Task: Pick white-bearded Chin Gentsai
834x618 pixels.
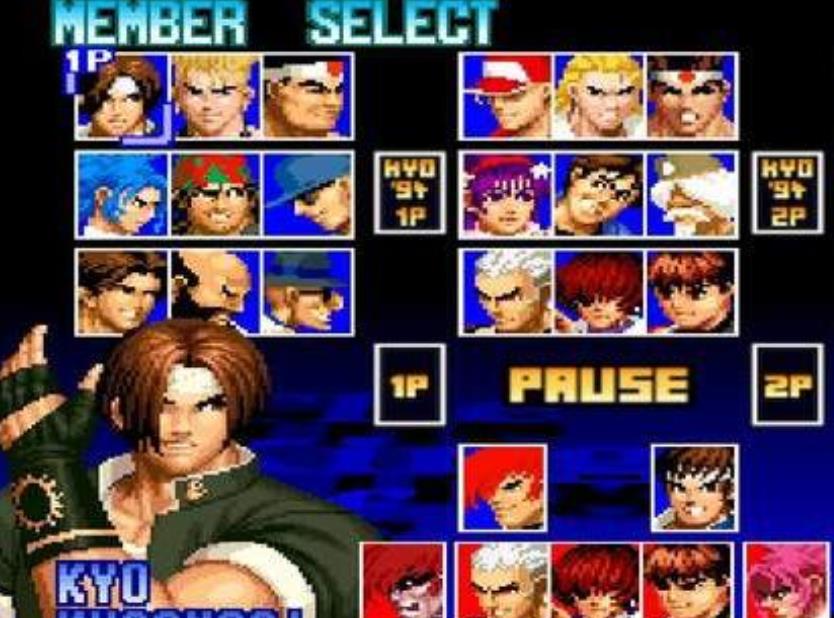Action: [690, 195]
